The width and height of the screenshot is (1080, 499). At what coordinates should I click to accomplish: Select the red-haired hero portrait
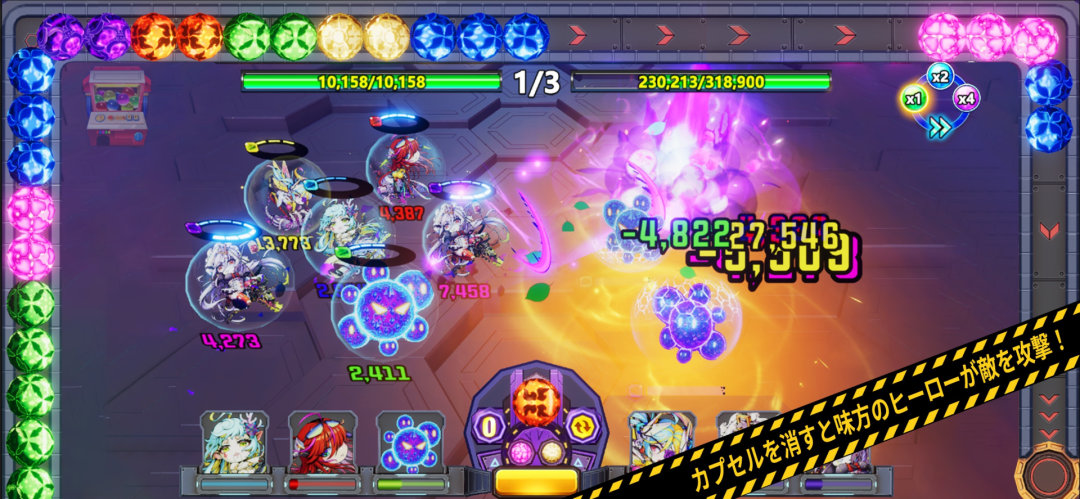[x=316, y=442]
